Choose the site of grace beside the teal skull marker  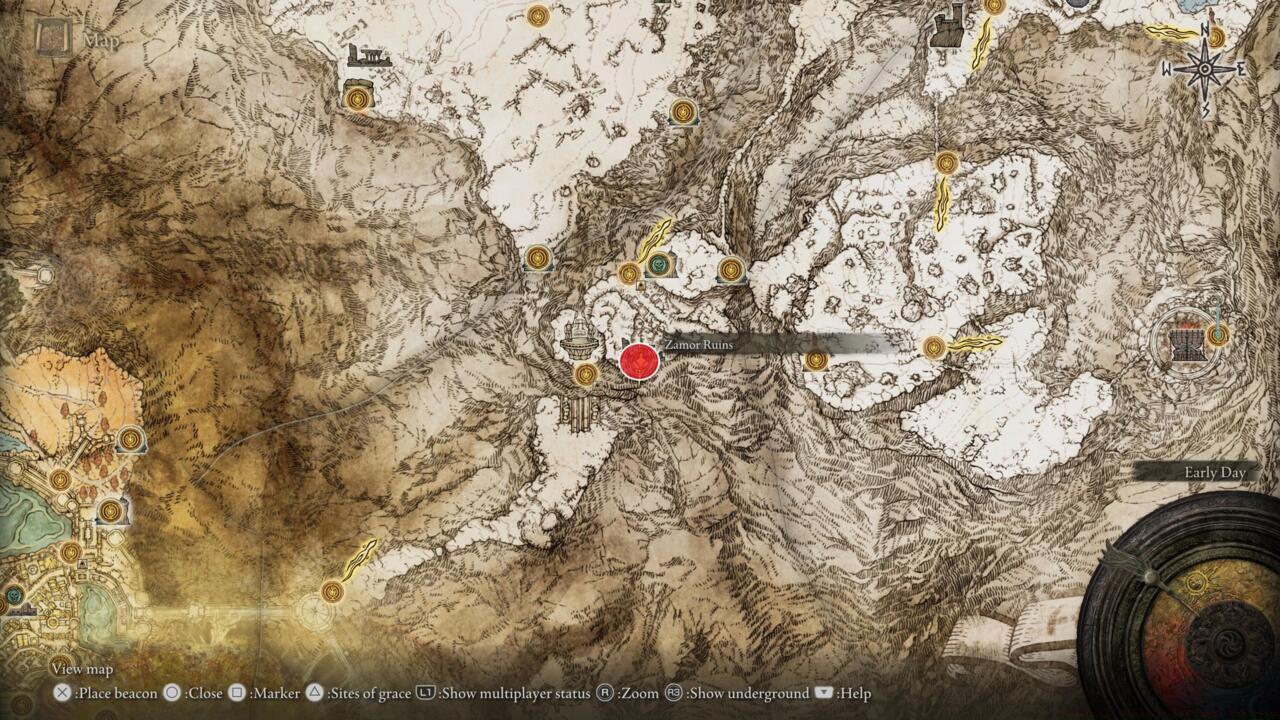(x=629, y=272)
